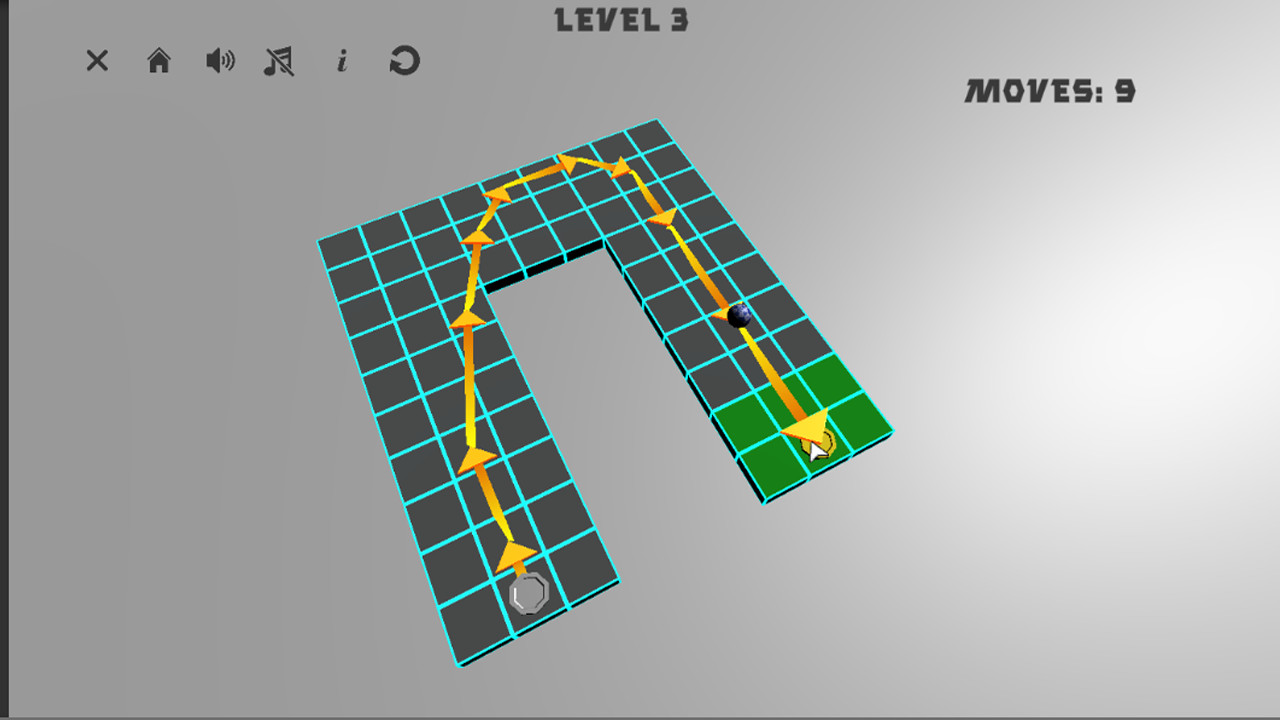Select the dark planet ball on the board
Viewport: 1280px width, 720px height.
click(x=740, y=315)
